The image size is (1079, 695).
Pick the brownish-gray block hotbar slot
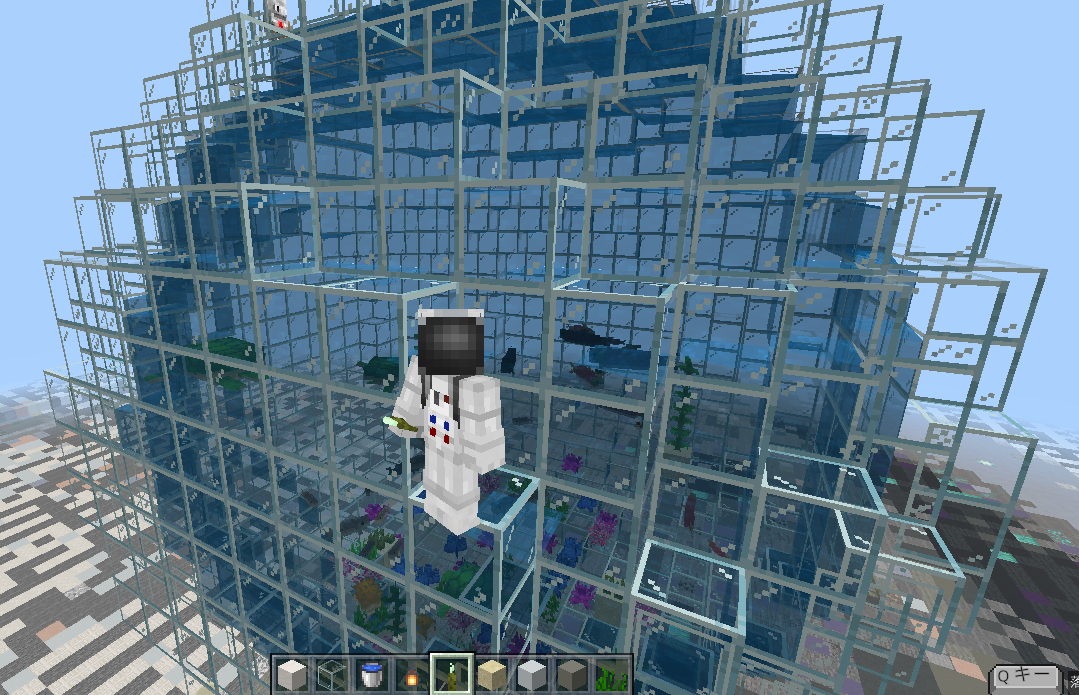click(570, 673)
